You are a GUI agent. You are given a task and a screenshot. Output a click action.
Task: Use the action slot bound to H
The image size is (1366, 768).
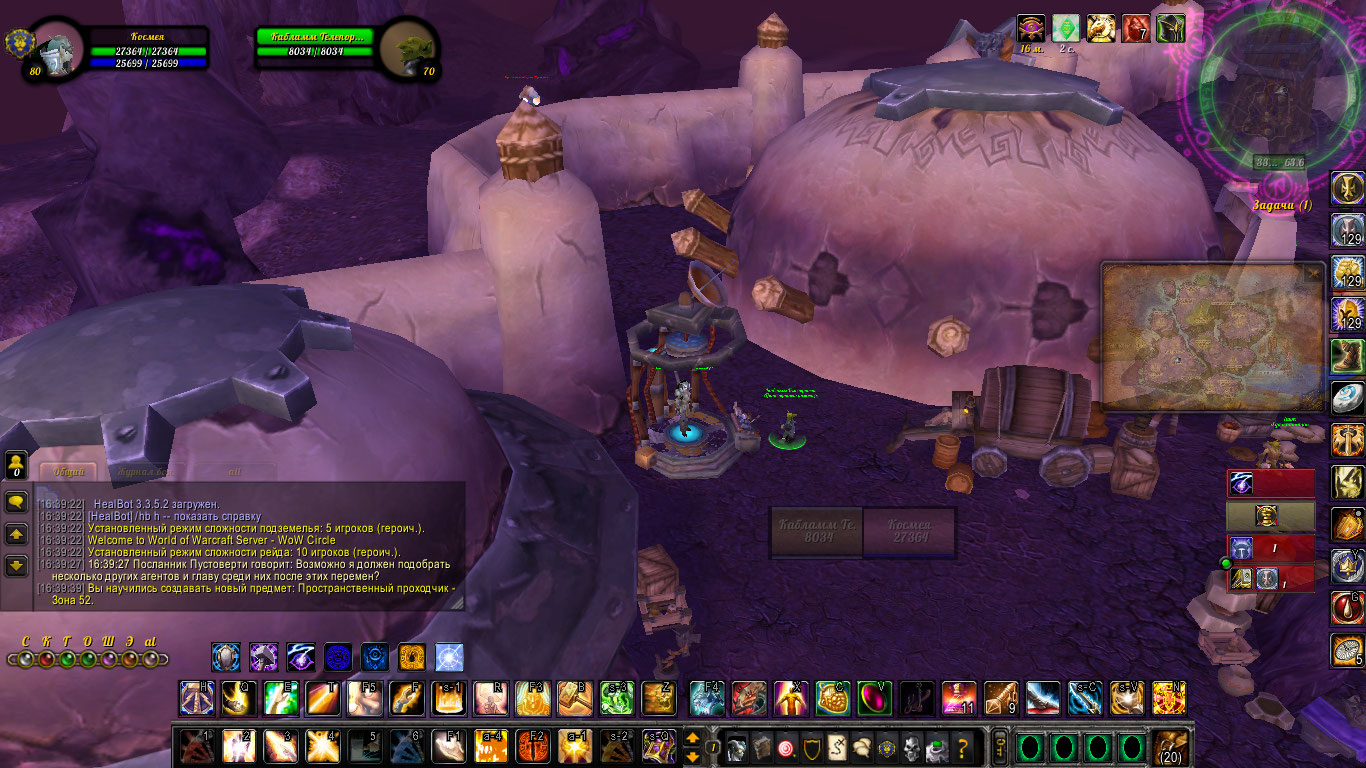[196, 698]
